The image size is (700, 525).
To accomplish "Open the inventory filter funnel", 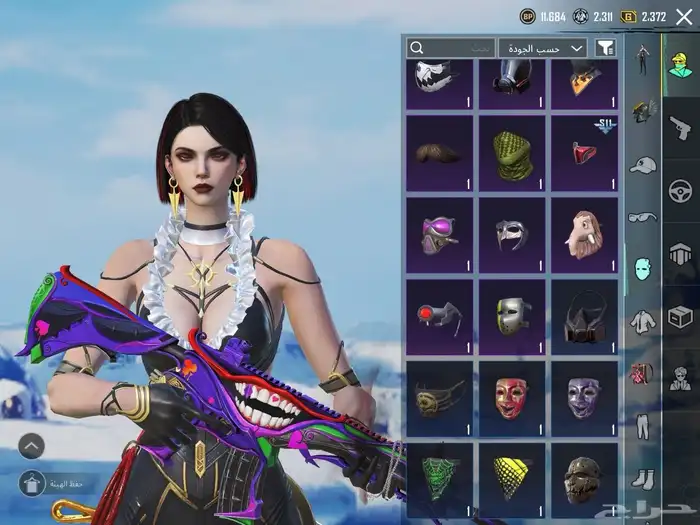I will (x=605, y=47).
